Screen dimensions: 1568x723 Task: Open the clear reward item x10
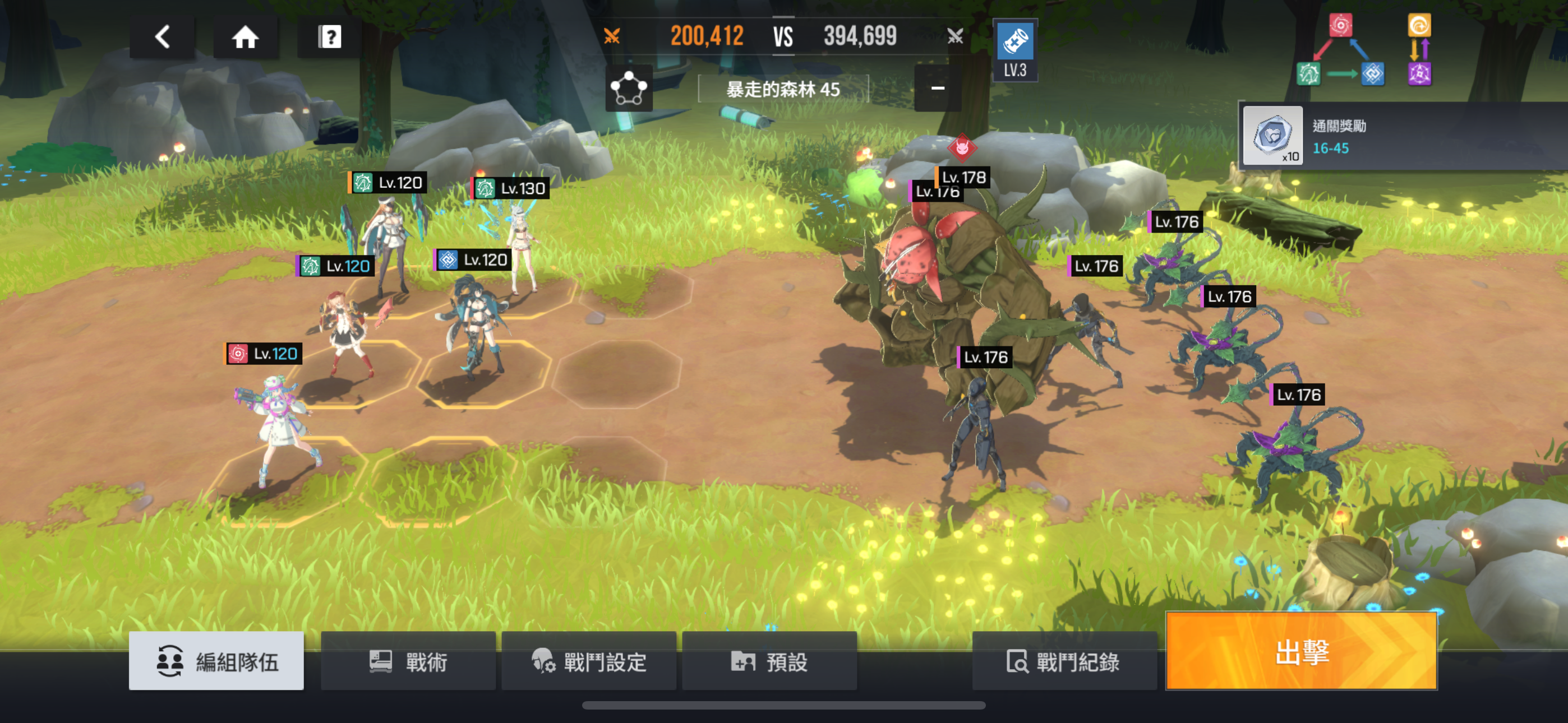click(1272, 136)
